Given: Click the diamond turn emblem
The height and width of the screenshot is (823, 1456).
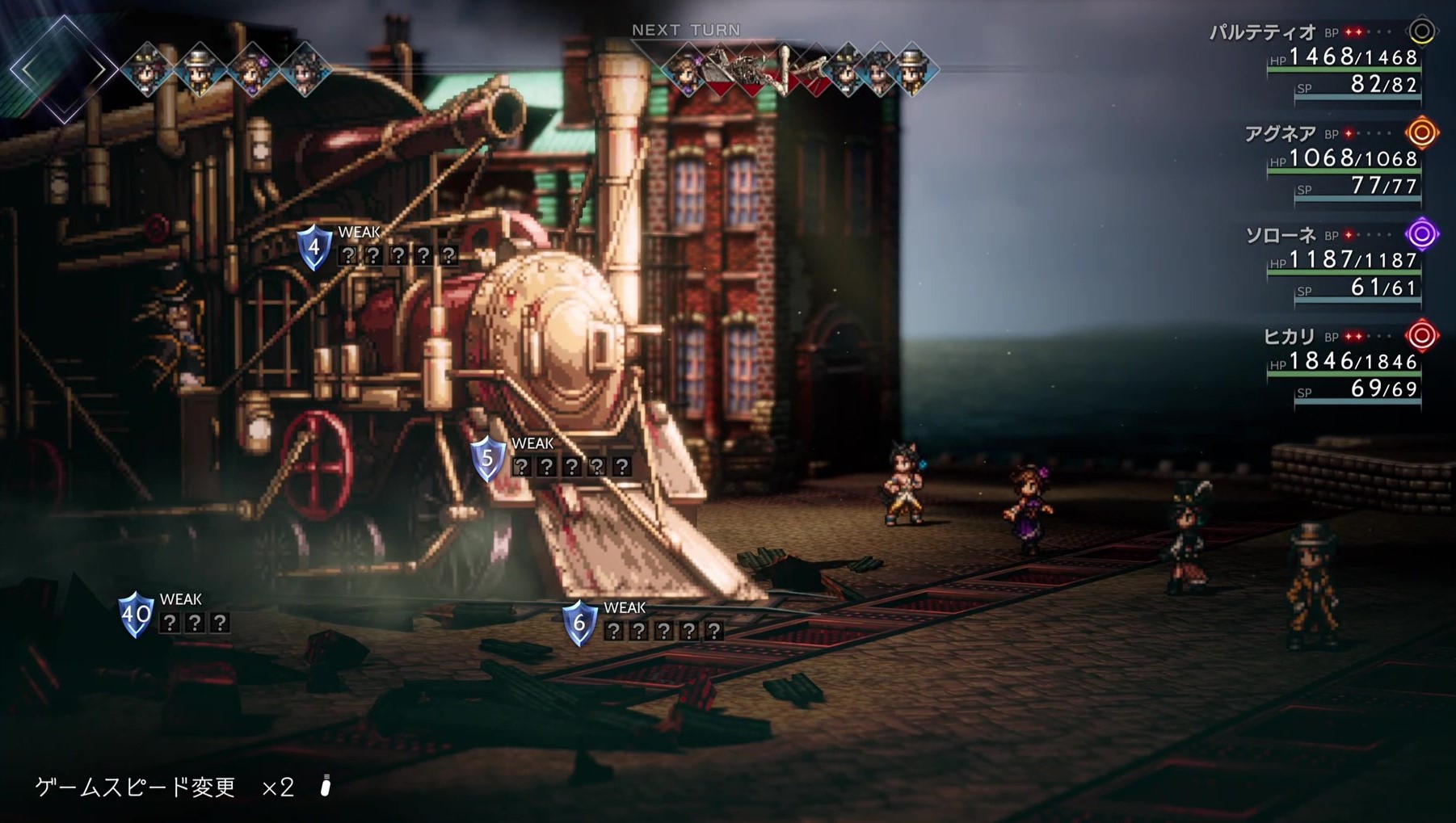Looking at the screenshot, I should (63, 69).
